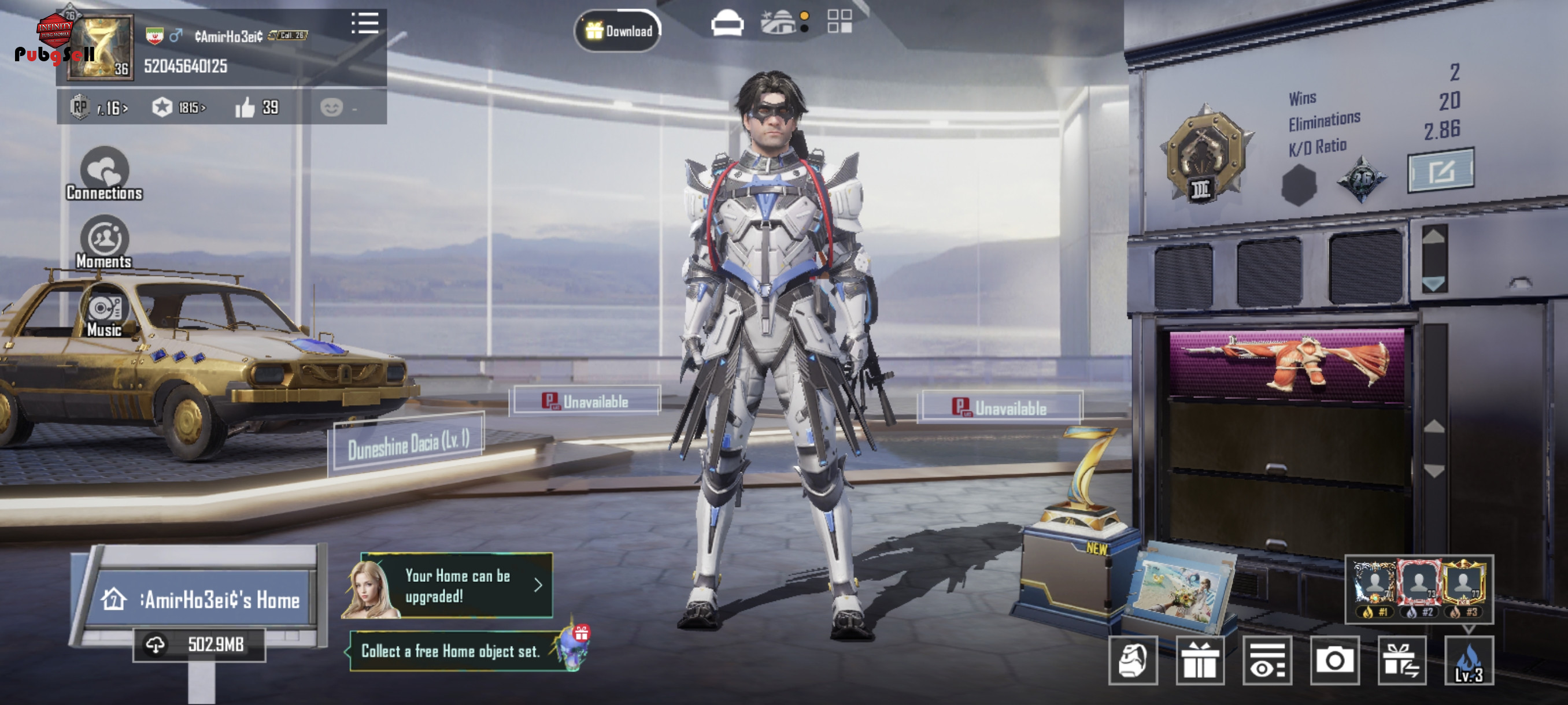This screenshot has width=1568, height=705.
Task: Select the Duneshine Dacia vehicle label
Action: (408, 444)
